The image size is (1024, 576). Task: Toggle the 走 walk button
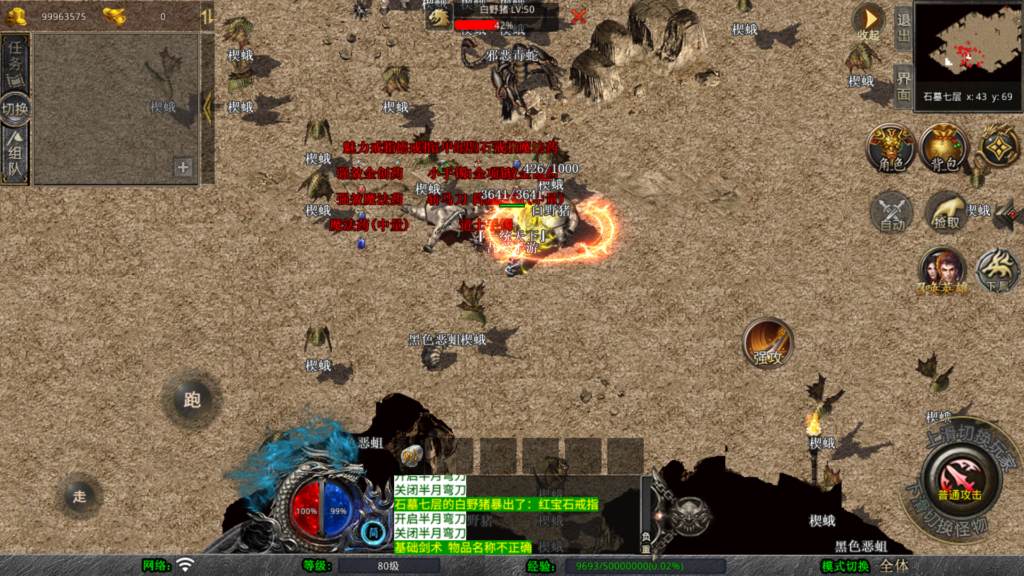pyautogui.click(x=79, y=494)
